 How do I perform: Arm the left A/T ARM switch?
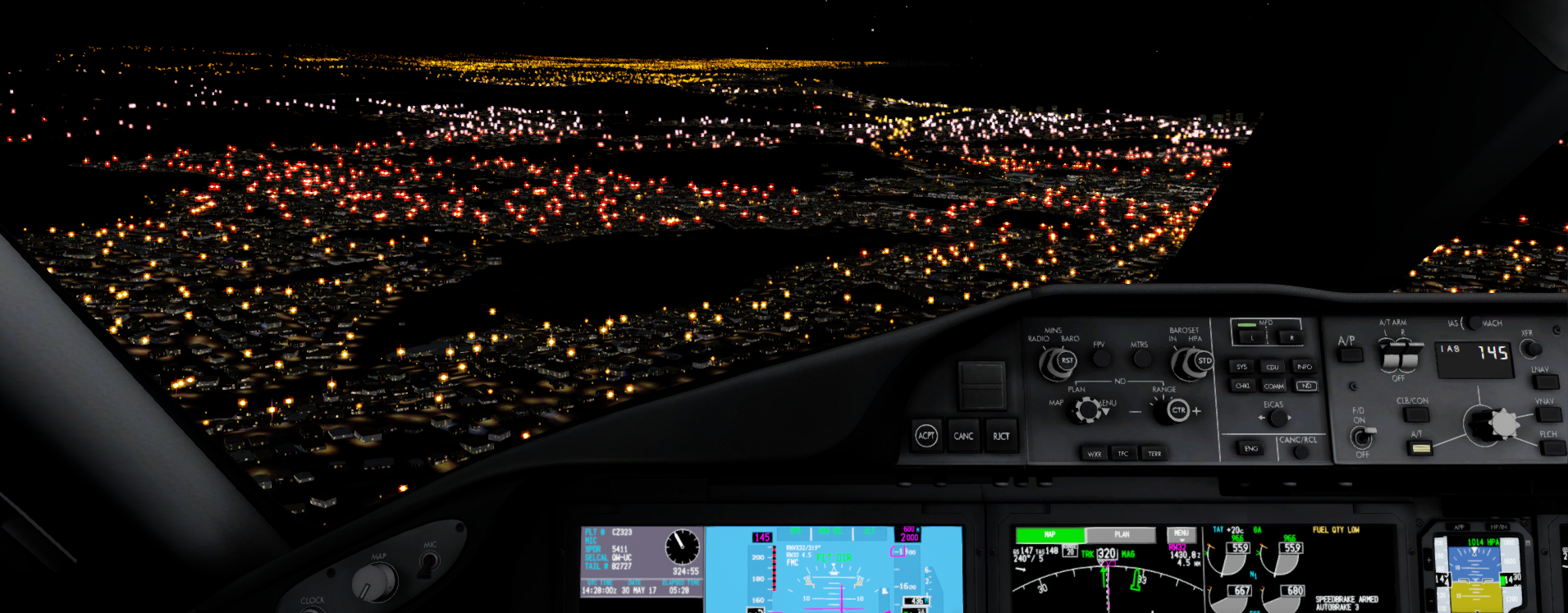tap(1389, 355)
